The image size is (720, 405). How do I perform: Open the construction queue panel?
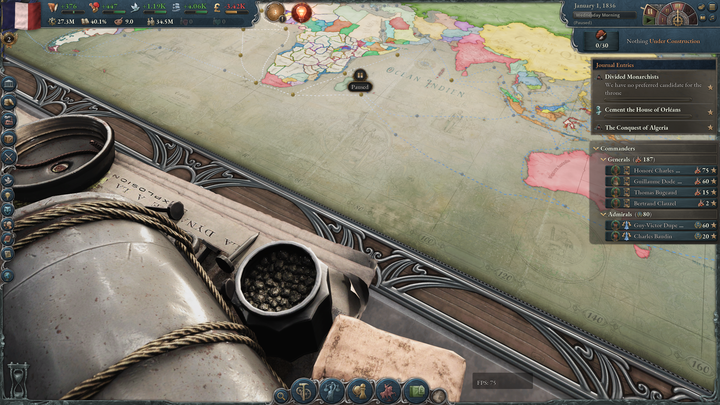[x=602, y=40]
